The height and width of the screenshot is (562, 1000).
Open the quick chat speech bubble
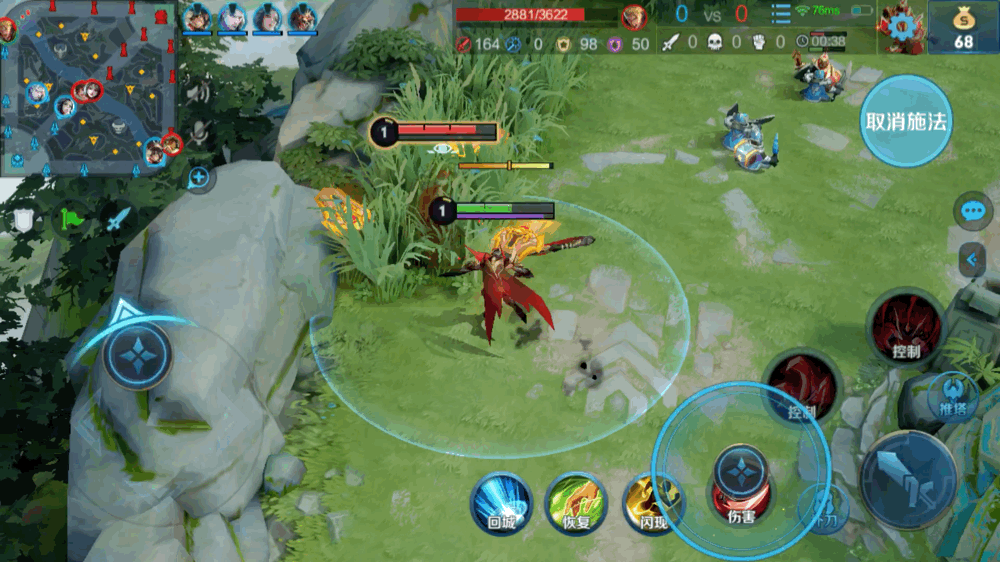click(x=972, y=211)
